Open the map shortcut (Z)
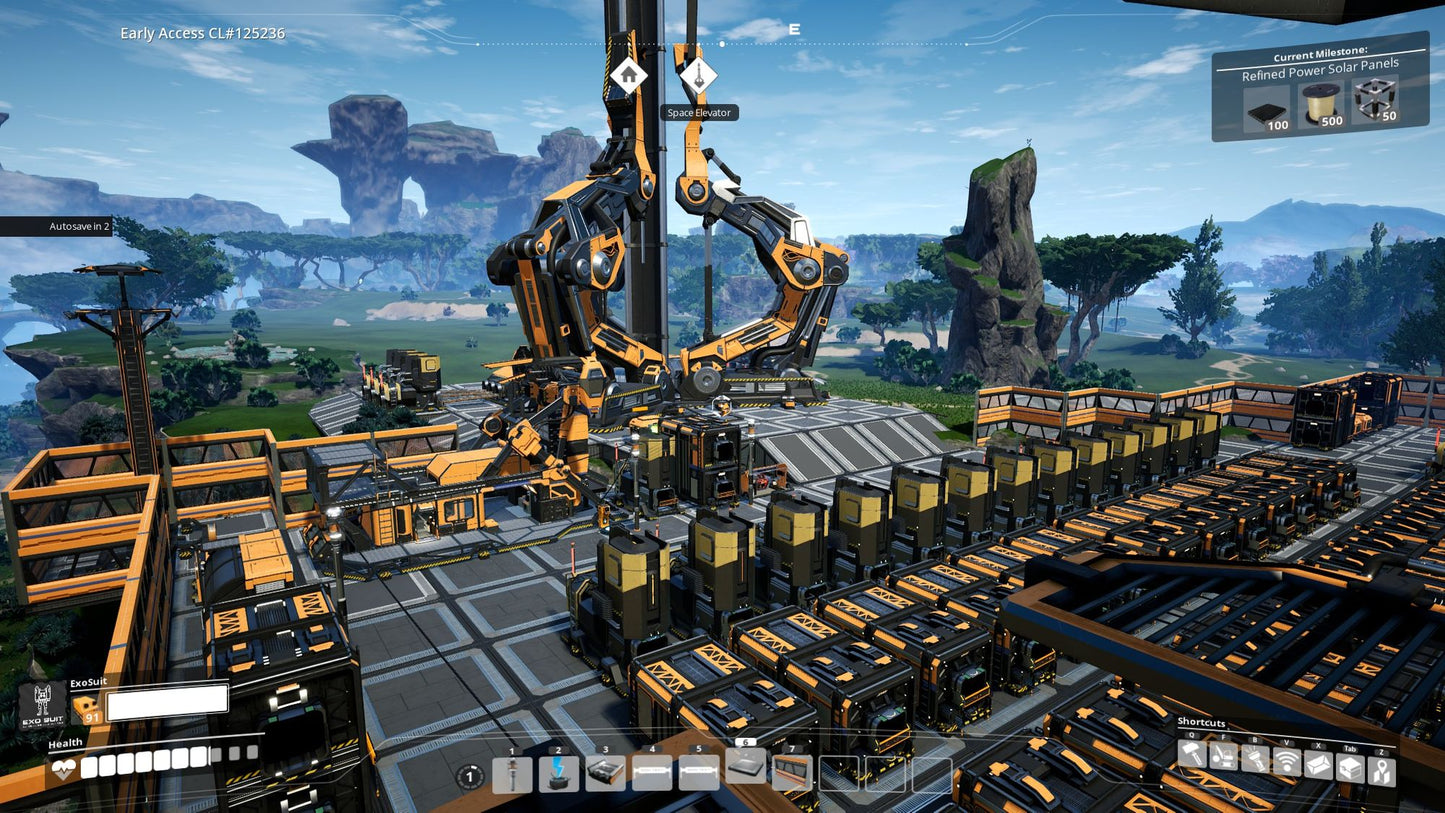 1381,769
